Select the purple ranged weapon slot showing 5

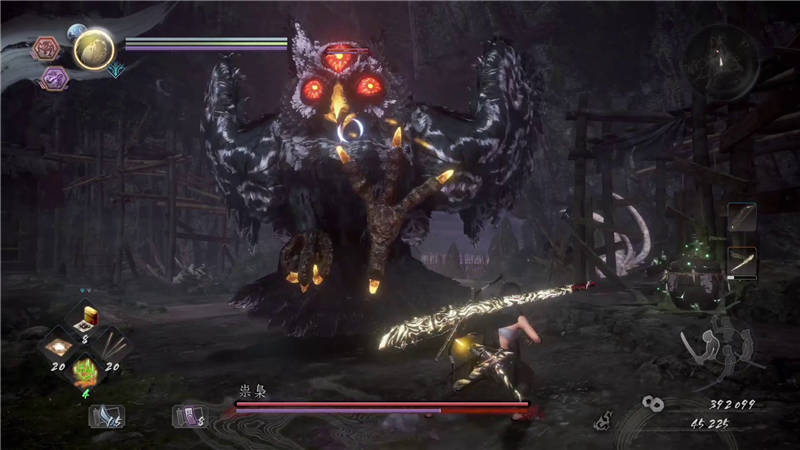[189, 415]
